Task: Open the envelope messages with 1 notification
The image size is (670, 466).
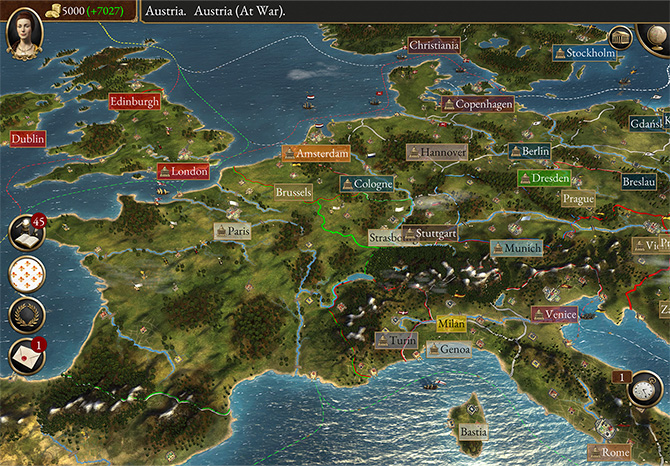Action: tap(26, 356)
